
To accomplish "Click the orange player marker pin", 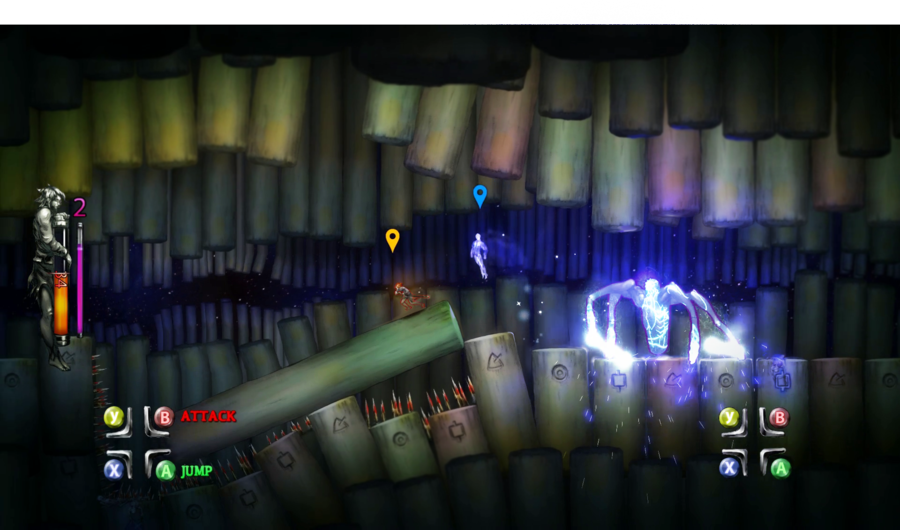I will click(x=392, y=239).
